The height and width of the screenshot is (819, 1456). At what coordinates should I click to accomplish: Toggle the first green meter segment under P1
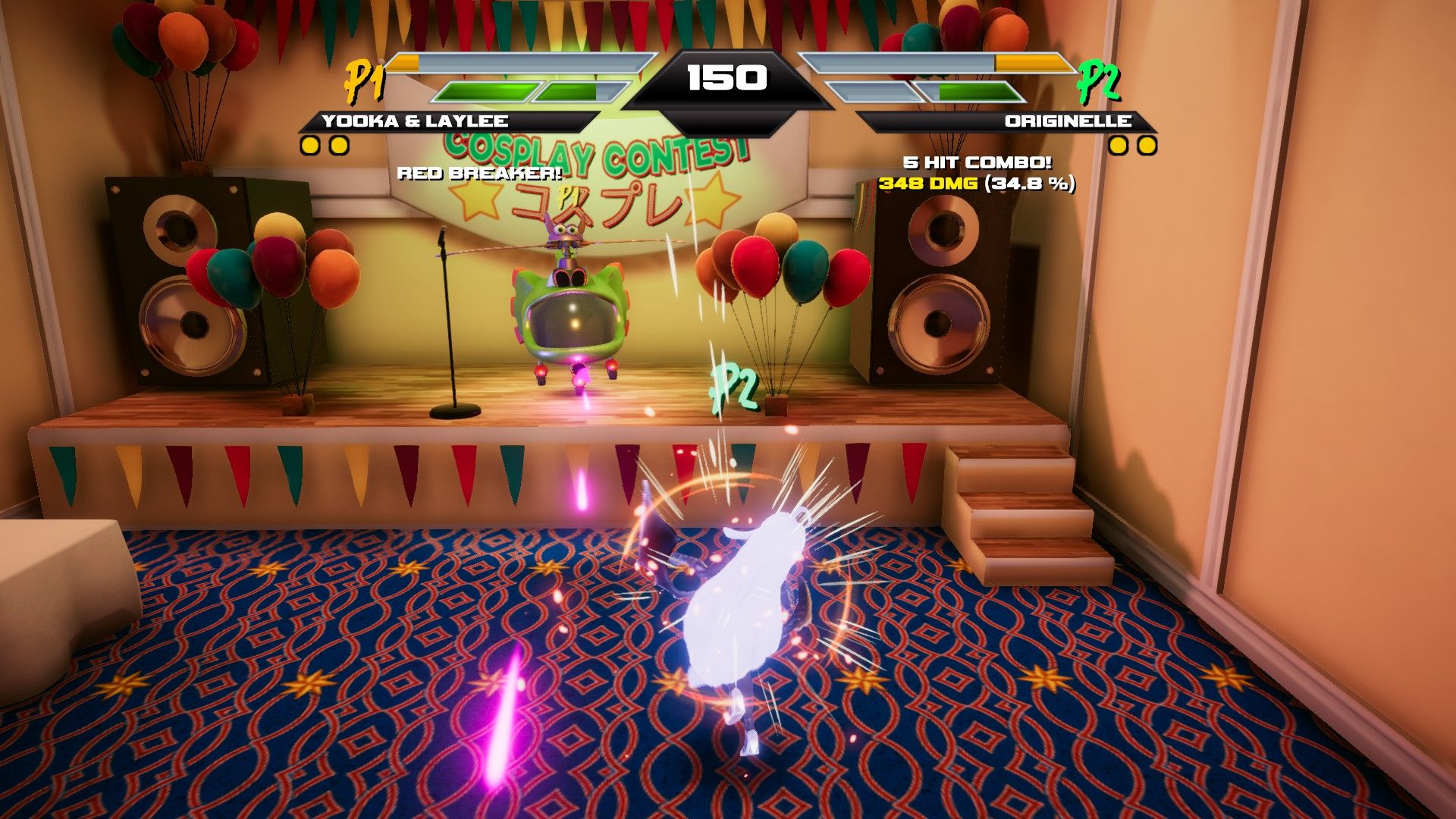pos(480,92)
